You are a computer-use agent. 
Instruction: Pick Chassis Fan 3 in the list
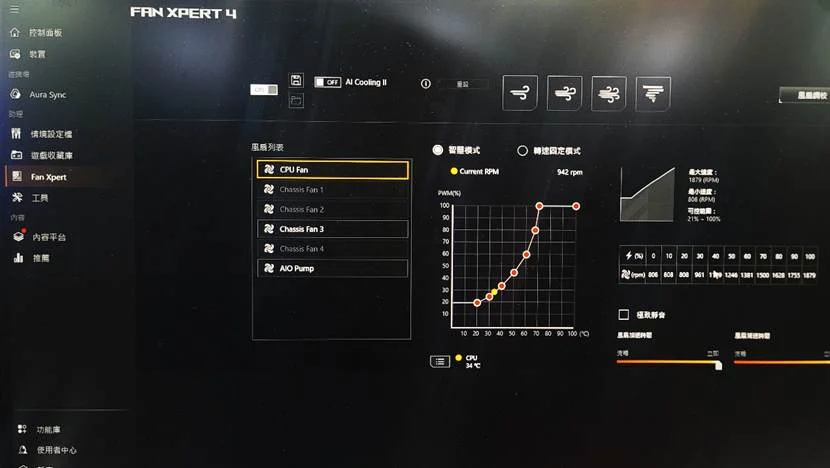pyautogui.click(x=331, y=229)
